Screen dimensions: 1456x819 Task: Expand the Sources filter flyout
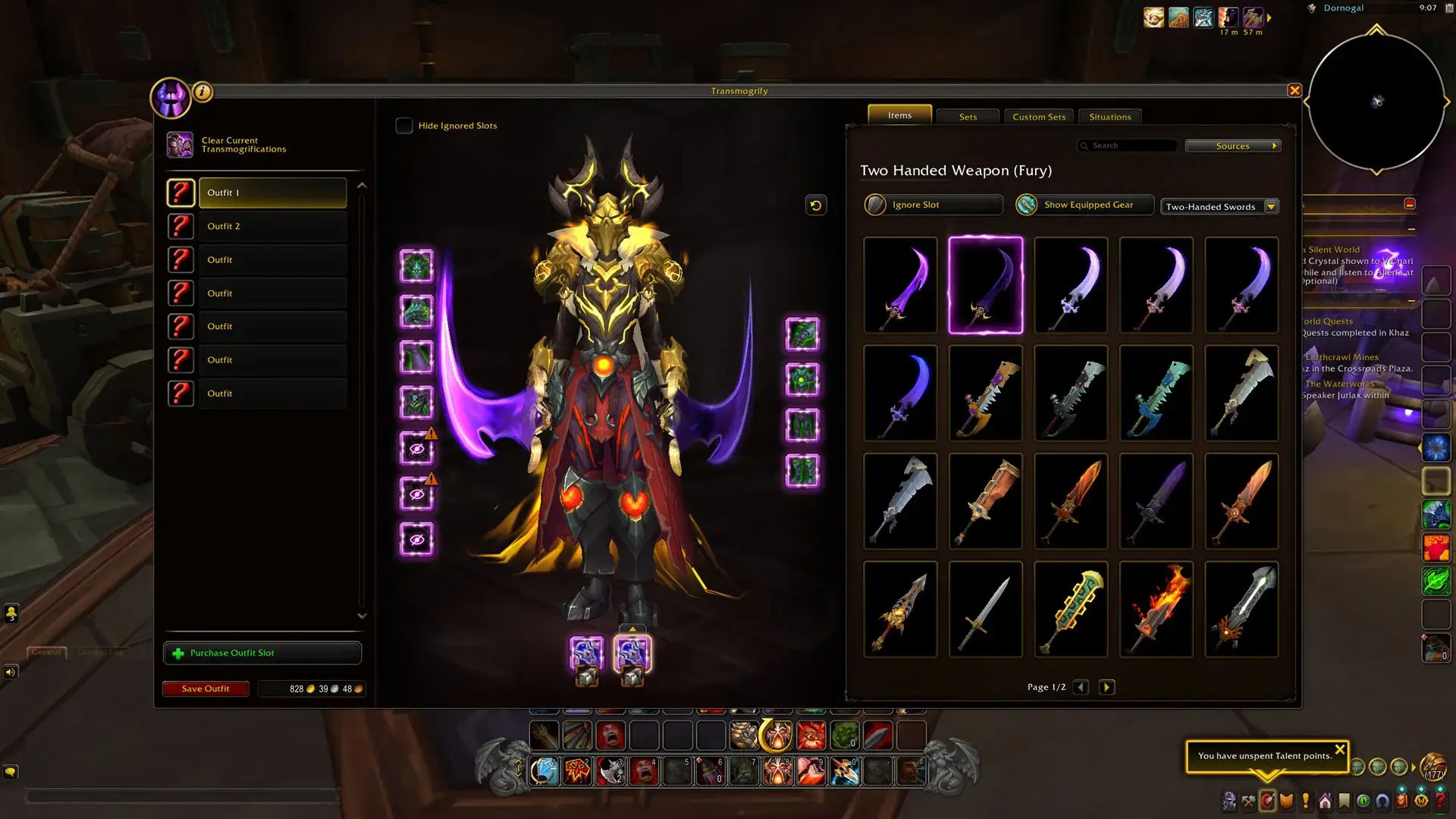tap(1233, 146)
